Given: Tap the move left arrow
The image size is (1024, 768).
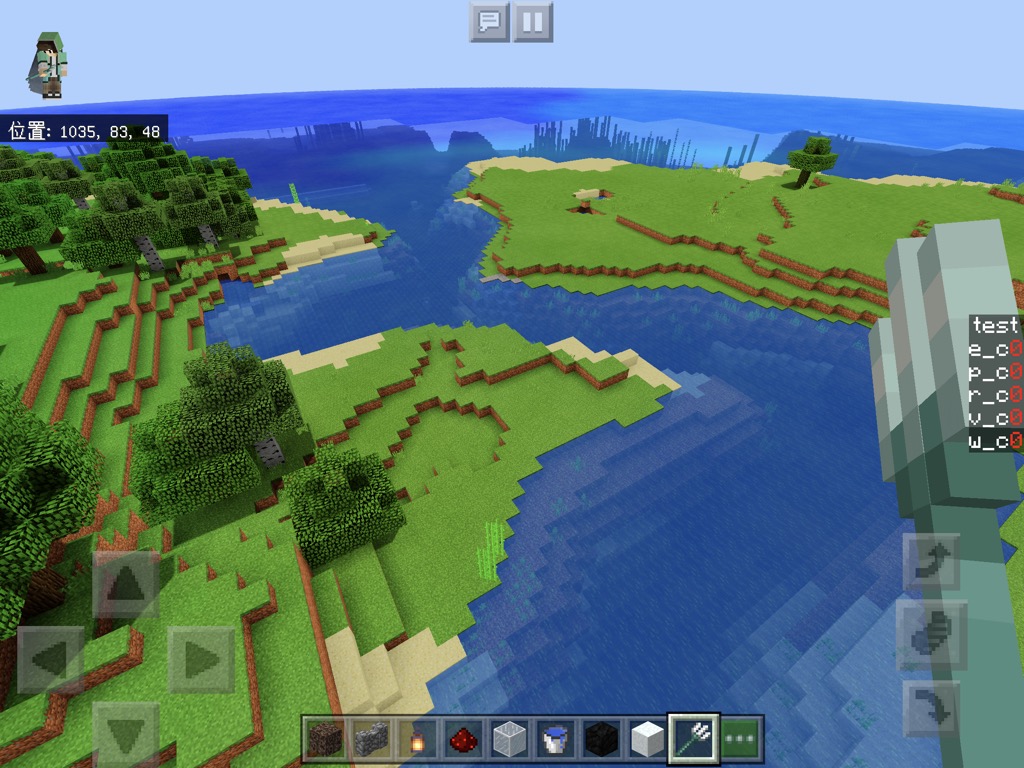Looking at the screenshot, I should (51, 660).
